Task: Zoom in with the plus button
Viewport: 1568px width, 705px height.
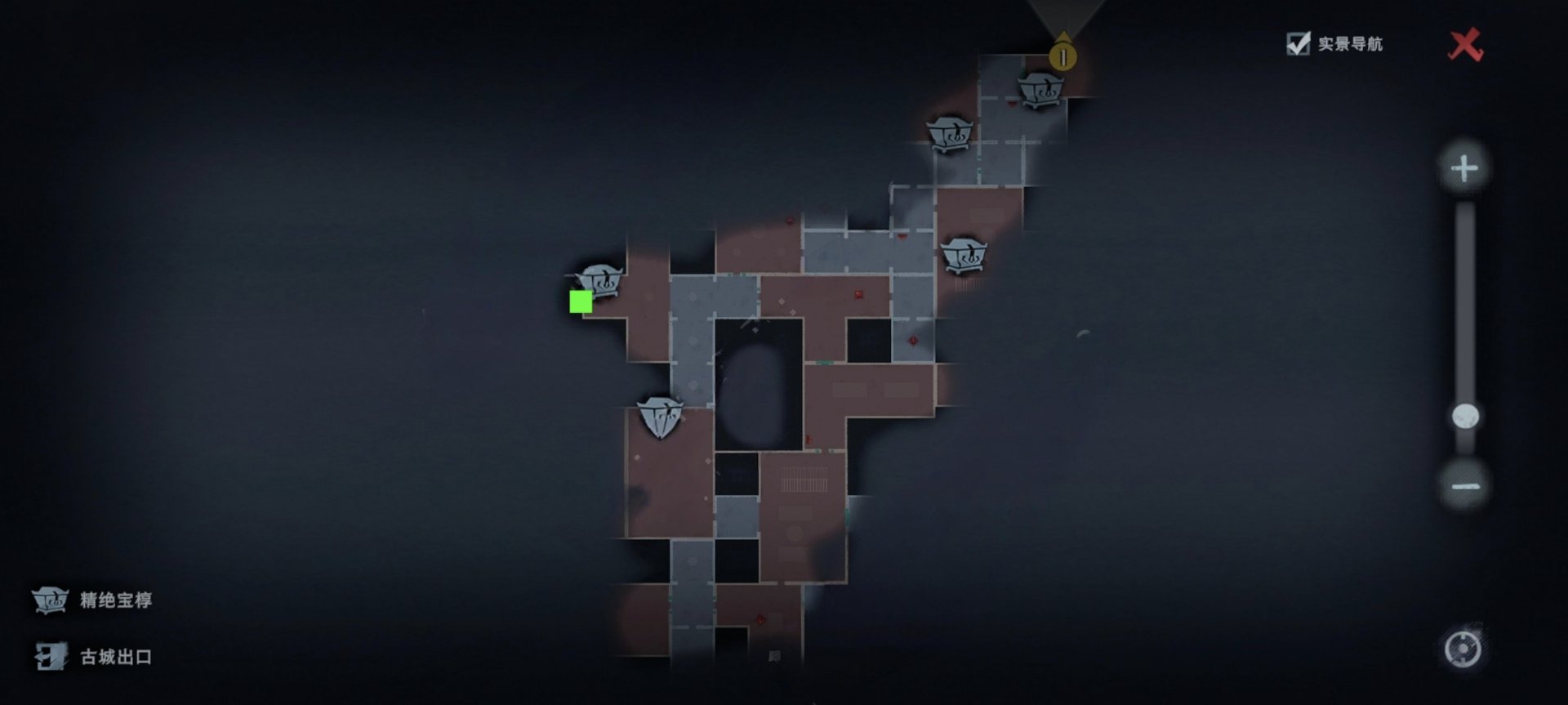Action: (1464, 169)
